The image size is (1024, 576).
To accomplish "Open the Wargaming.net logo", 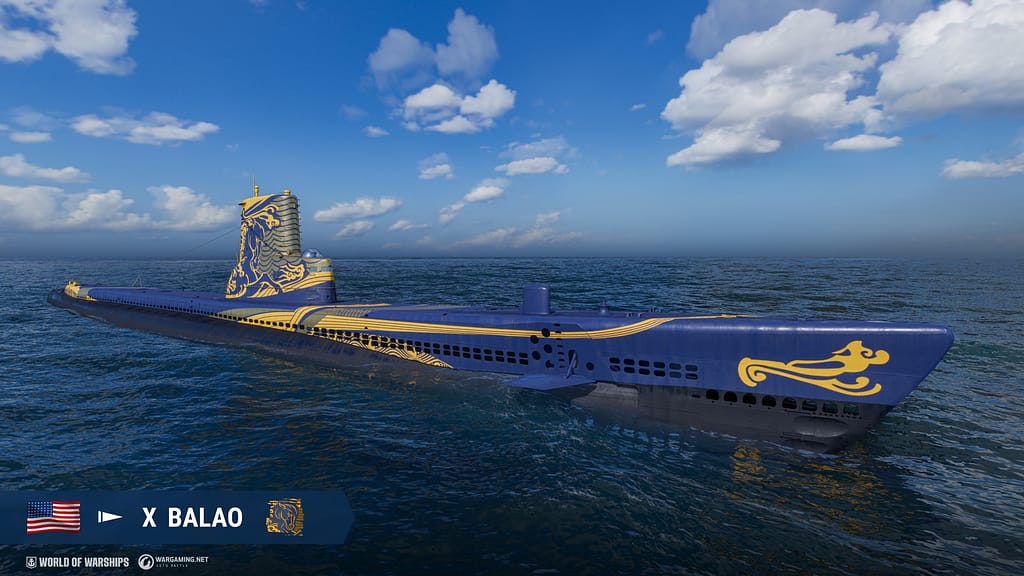I will click(173, 562).
